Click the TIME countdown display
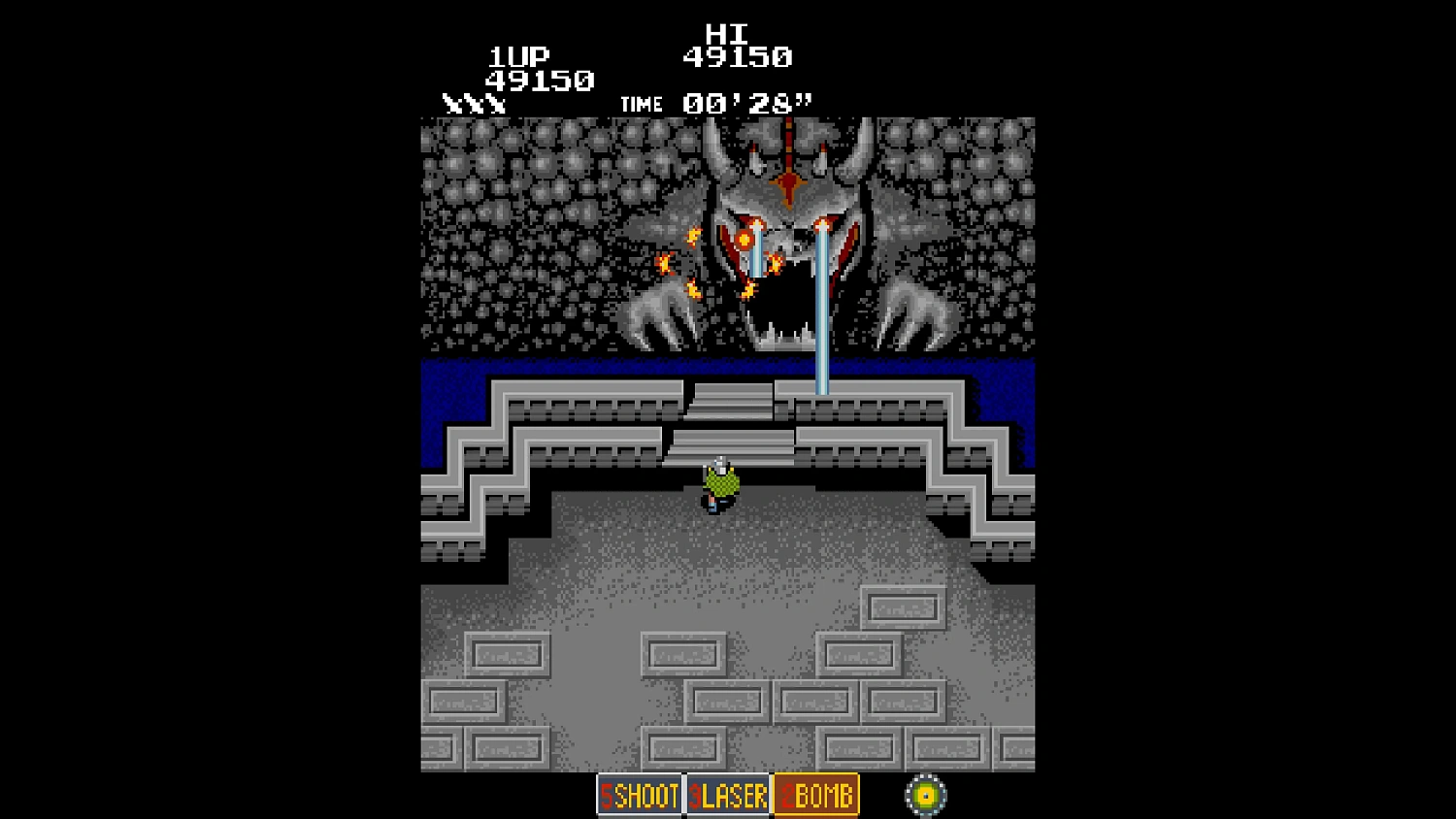This screenshot has height=819, width=1456. (715, 103)
